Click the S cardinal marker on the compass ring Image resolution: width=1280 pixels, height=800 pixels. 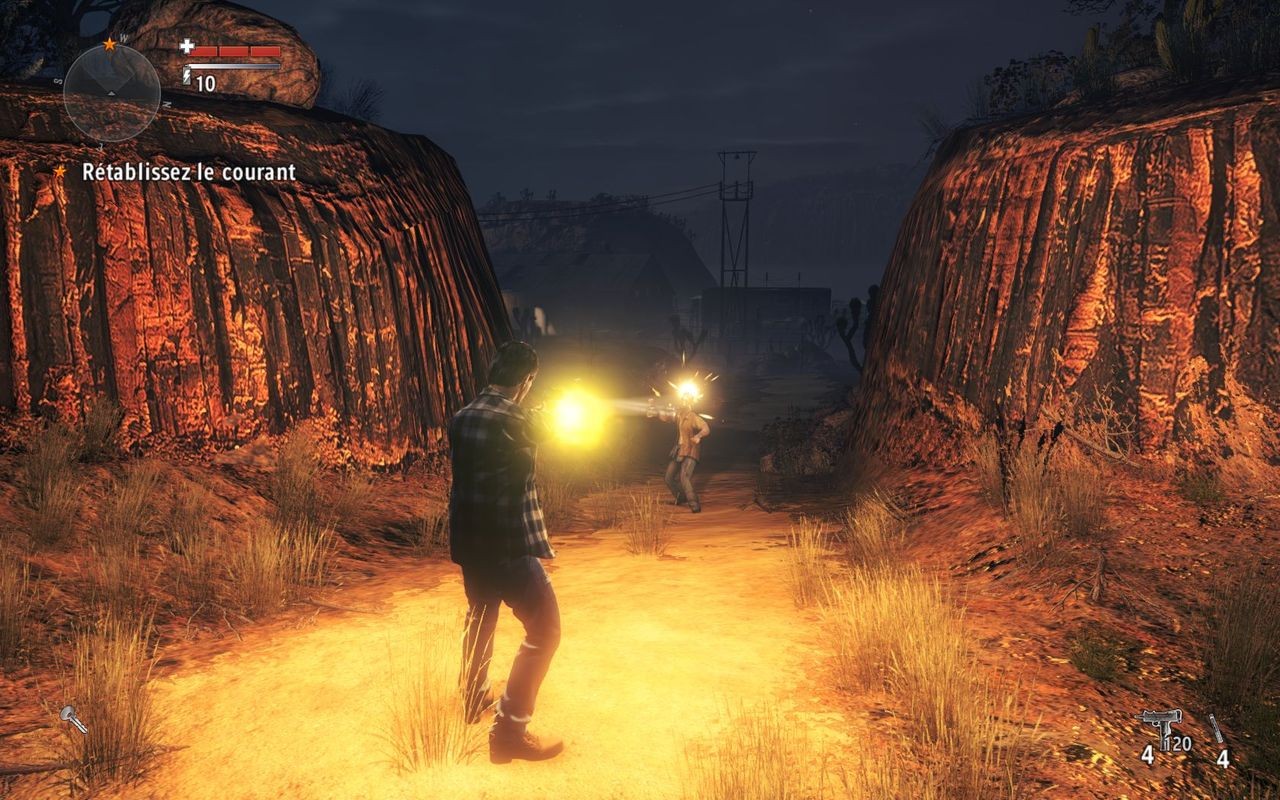click(58, 80)
